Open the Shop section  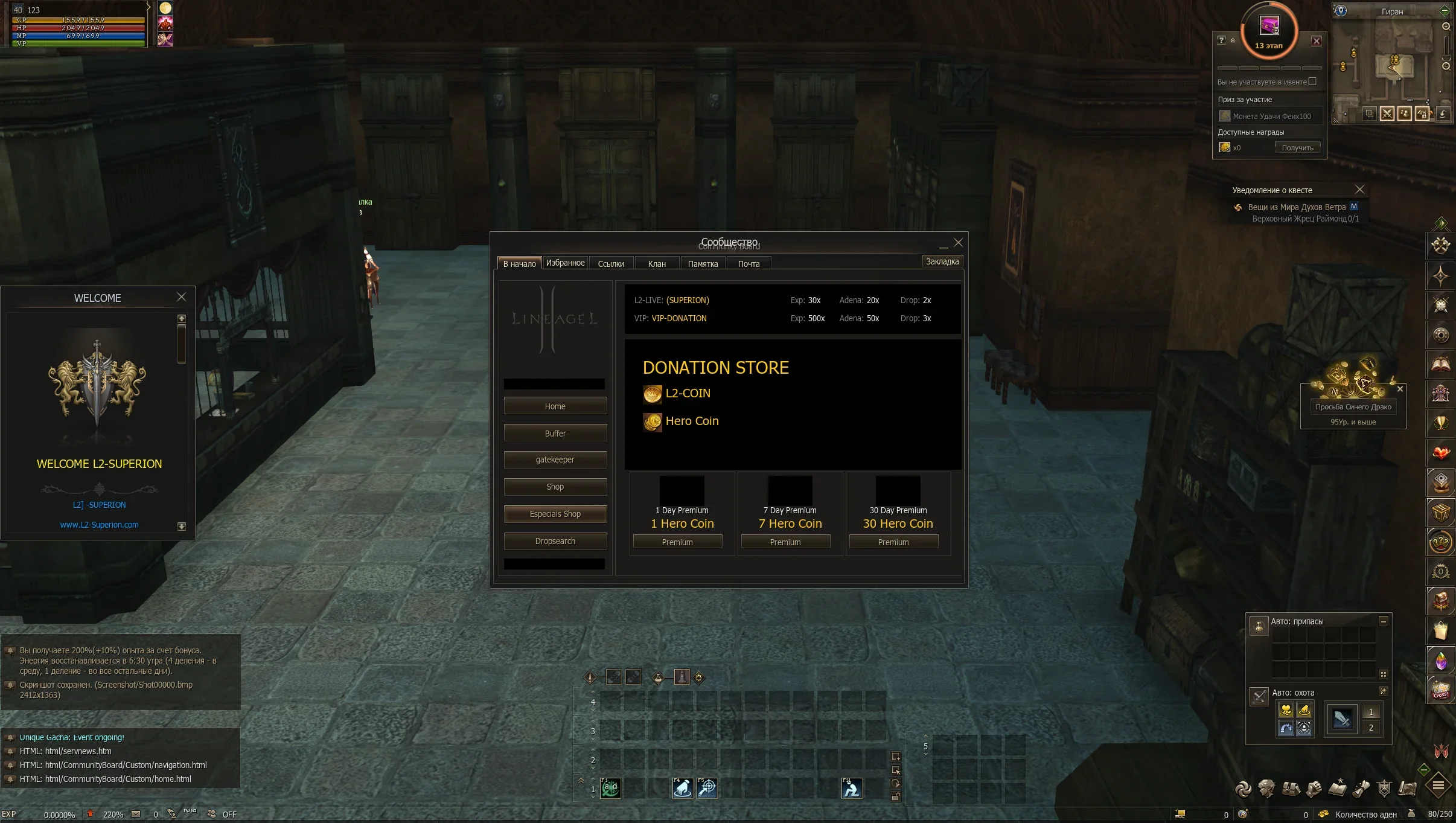pyautogui.click(x=555, y=487)
